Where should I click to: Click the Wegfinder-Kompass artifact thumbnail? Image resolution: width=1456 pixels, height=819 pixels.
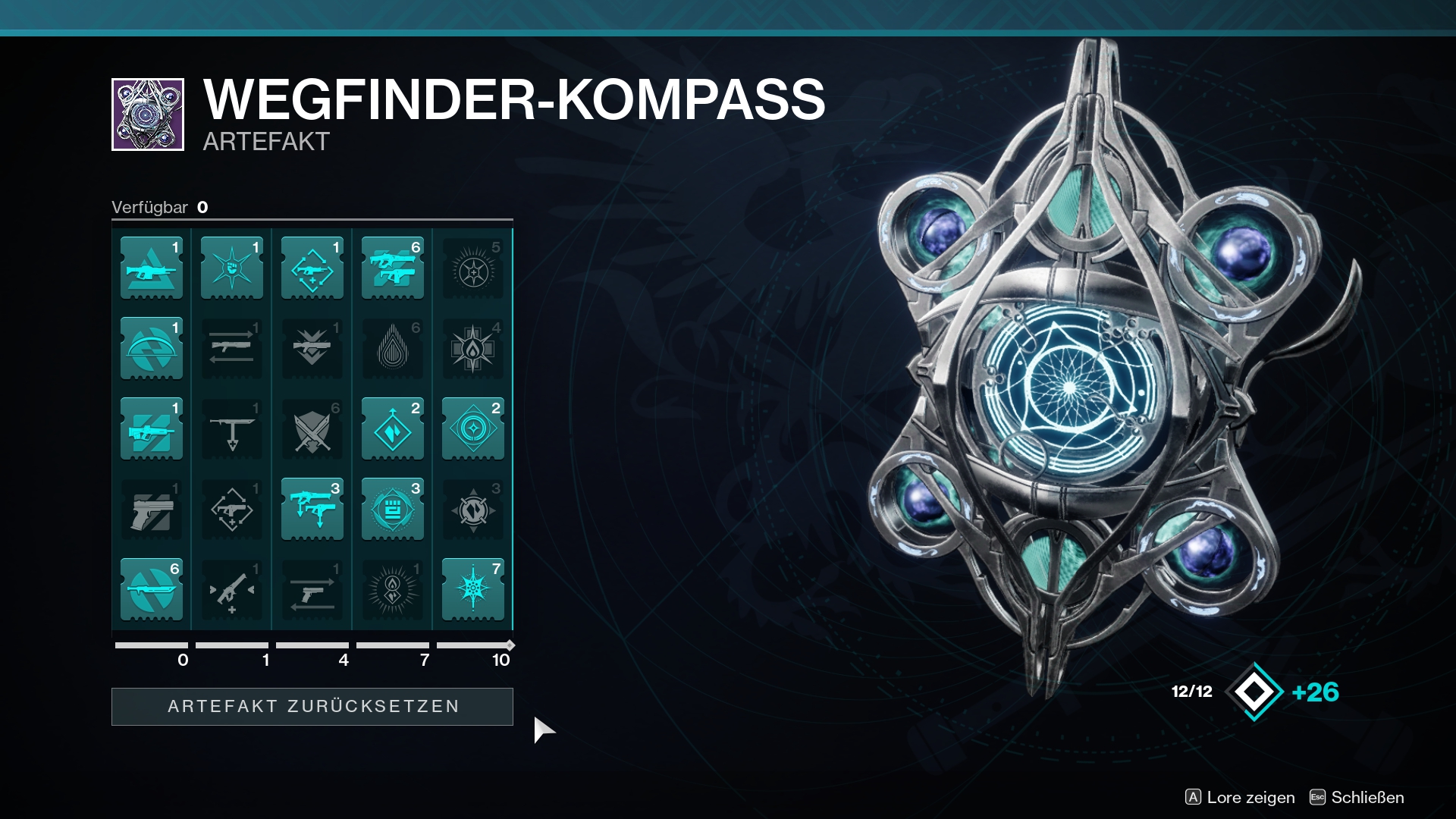[x=148, y=115]
